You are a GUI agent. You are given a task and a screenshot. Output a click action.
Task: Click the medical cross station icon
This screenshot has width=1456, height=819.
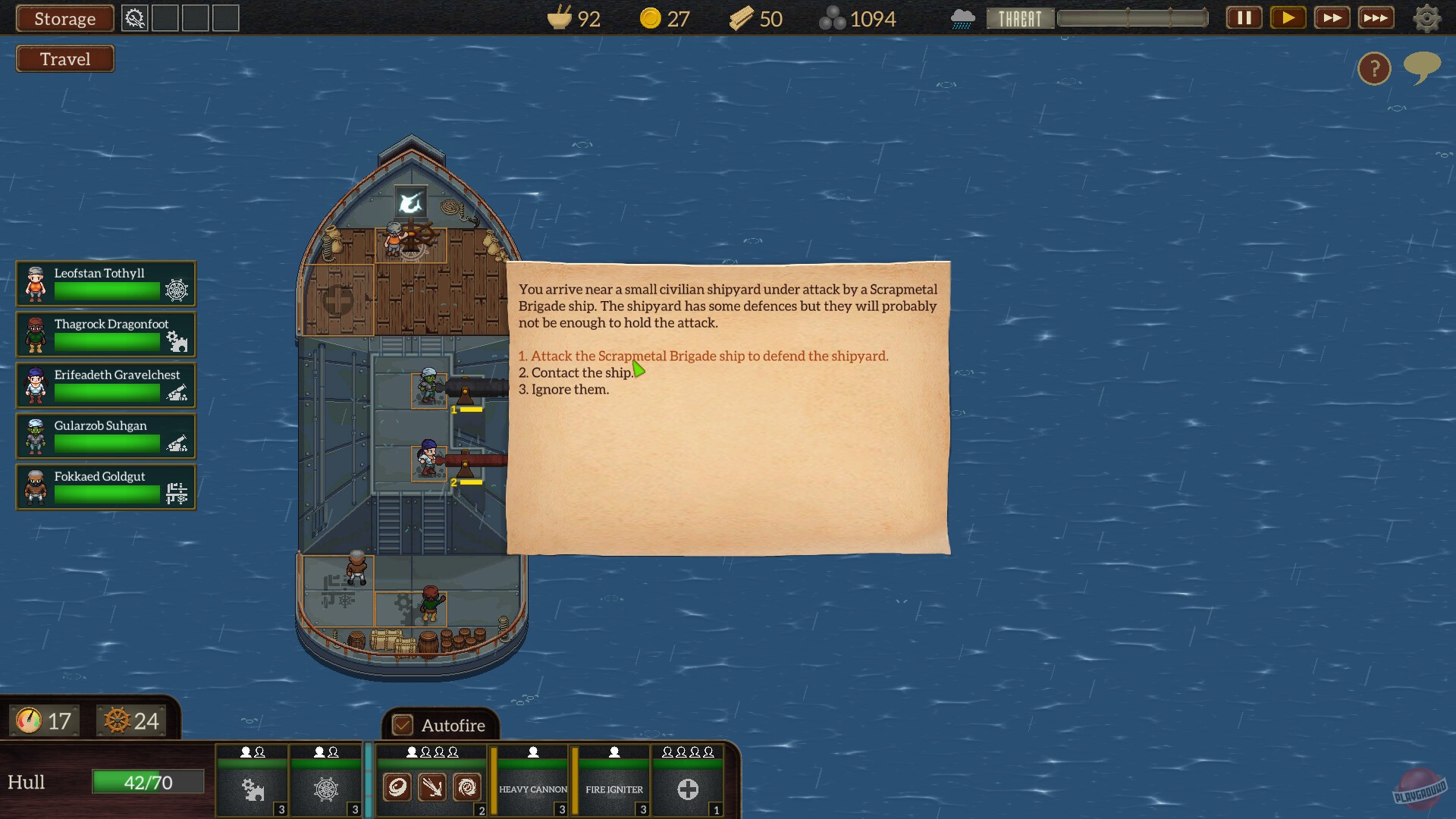coord(687,789)
